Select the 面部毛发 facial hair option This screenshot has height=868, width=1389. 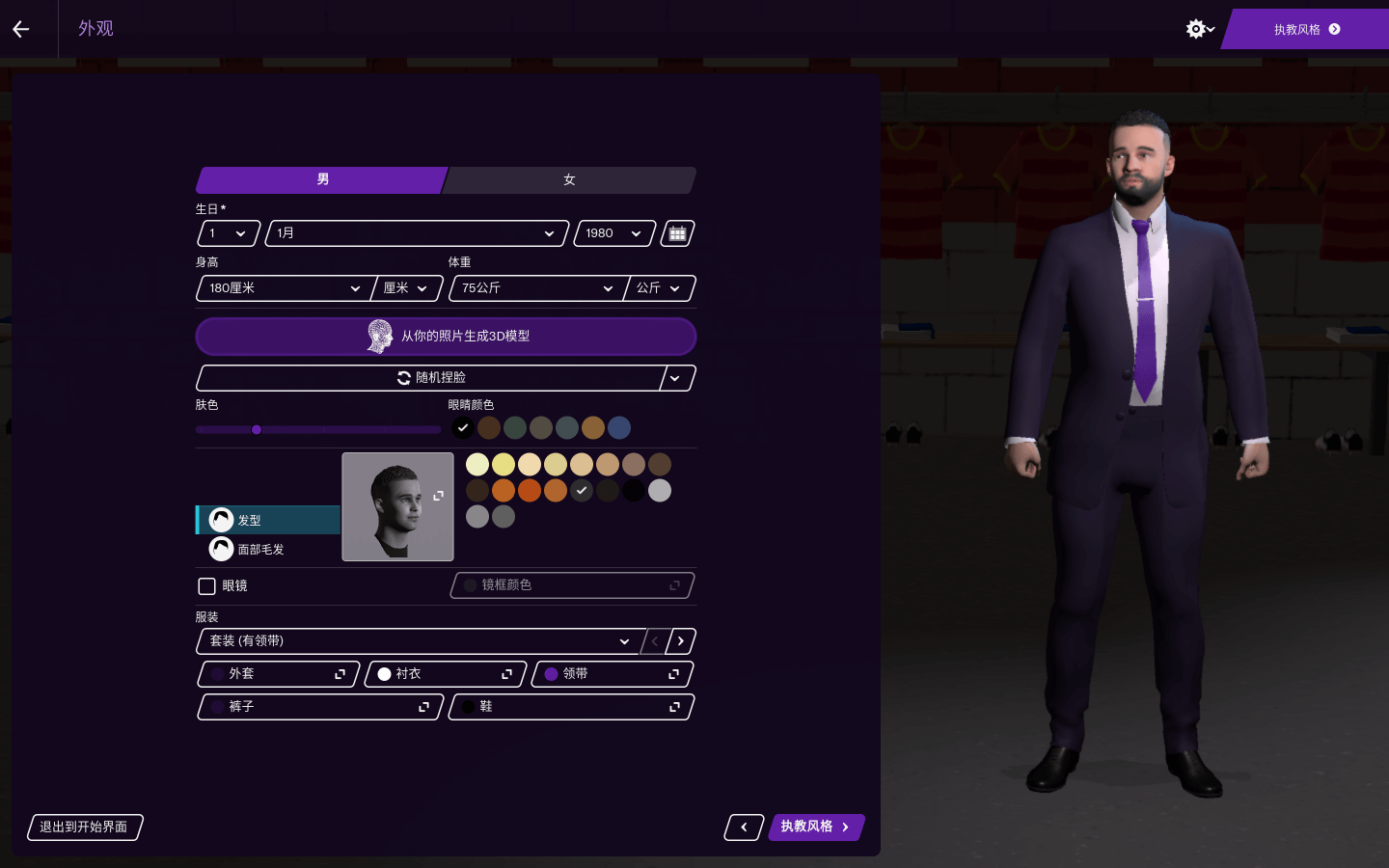(x=260, y=550)
